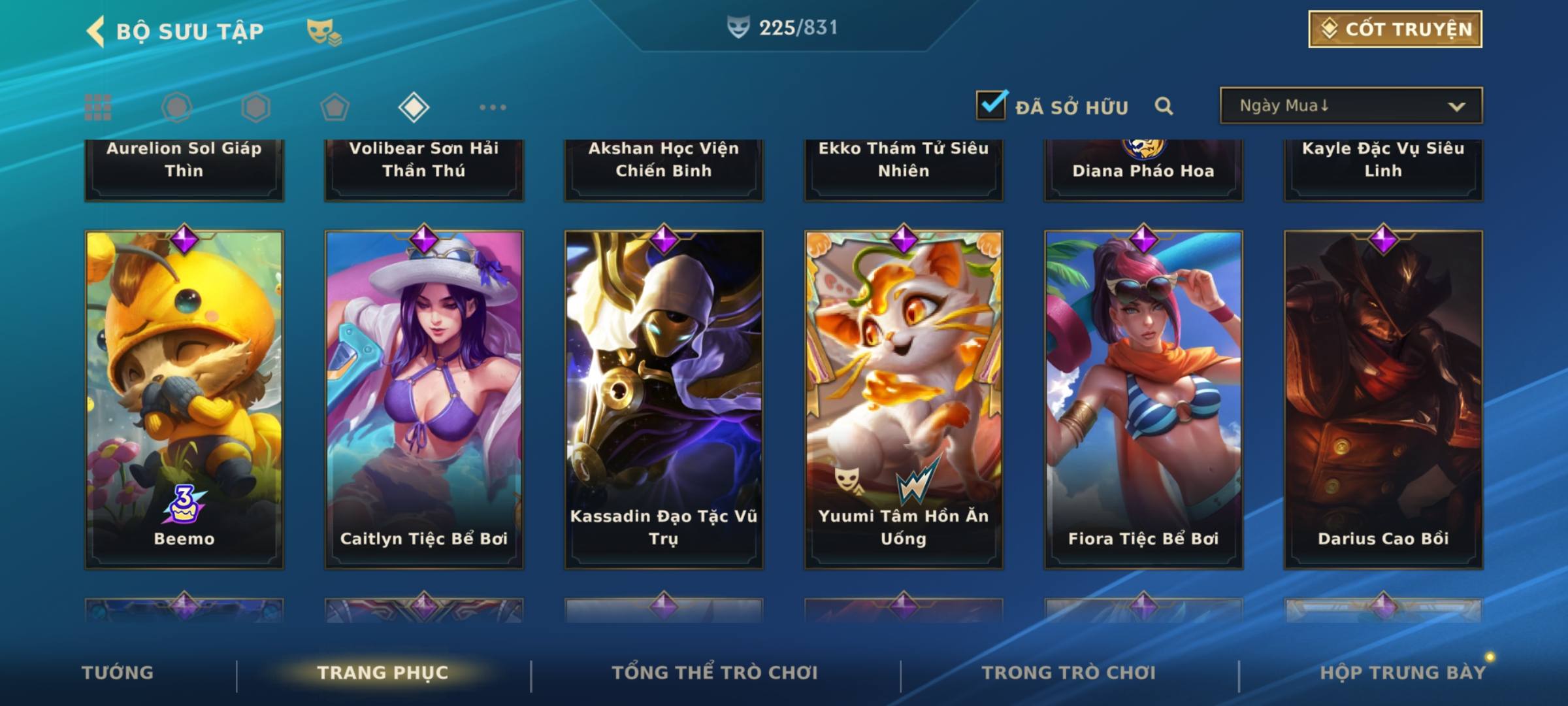Show all rarities grid filter
Screen dimensions: 1568x706
[98, 107]
